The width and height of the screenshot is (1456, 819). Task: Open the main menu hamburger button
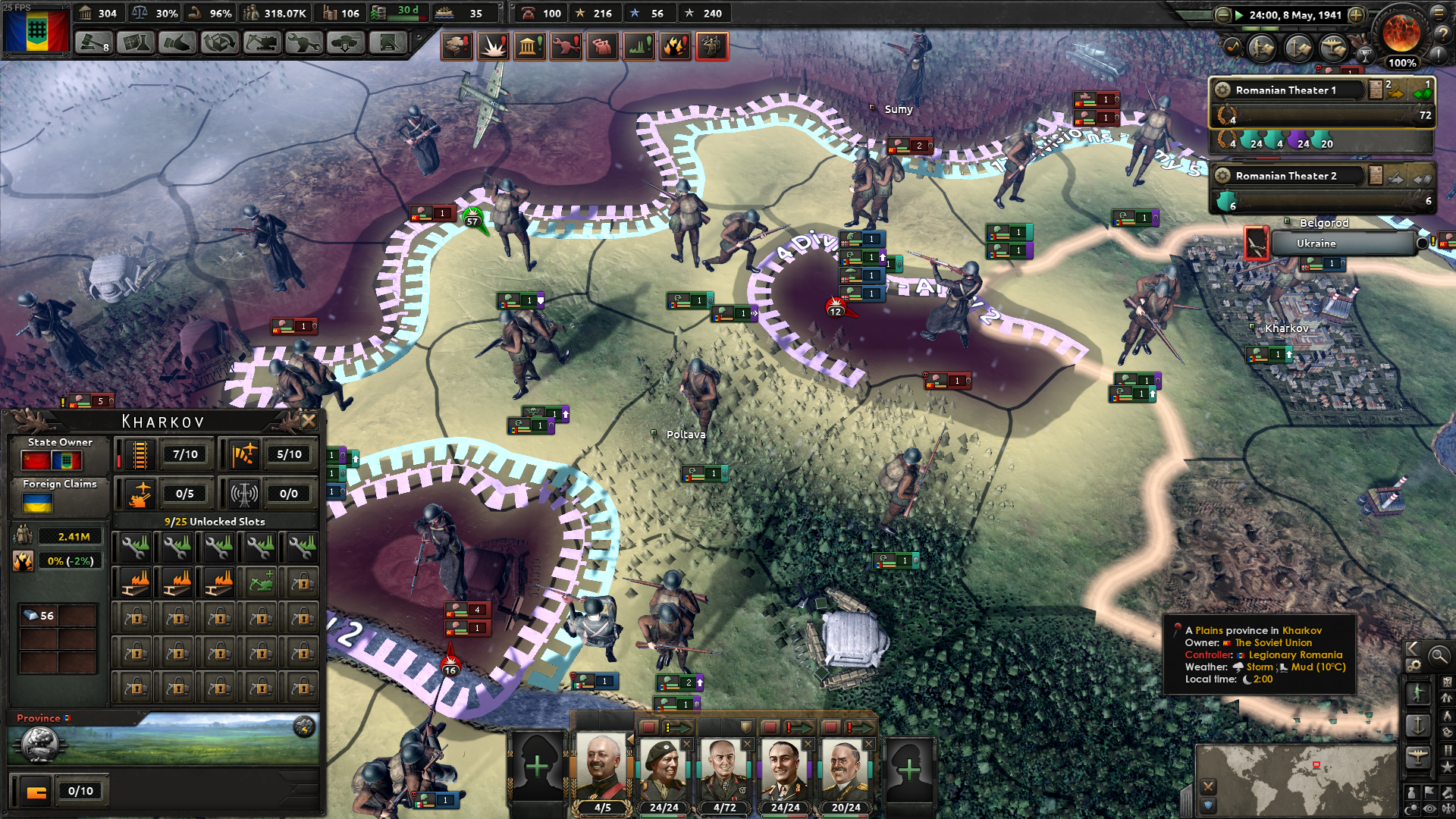point(1439,13)
